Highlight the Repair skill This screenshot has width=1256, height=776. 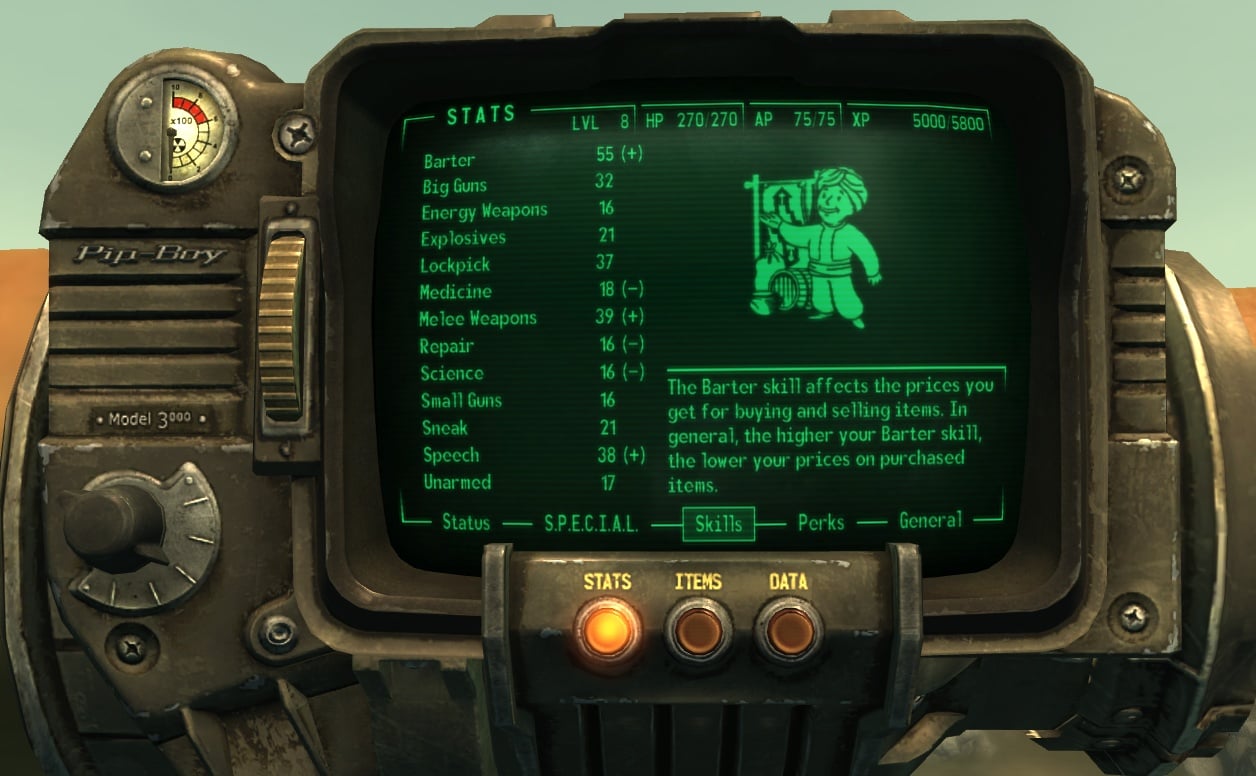(x=446, y=346)
